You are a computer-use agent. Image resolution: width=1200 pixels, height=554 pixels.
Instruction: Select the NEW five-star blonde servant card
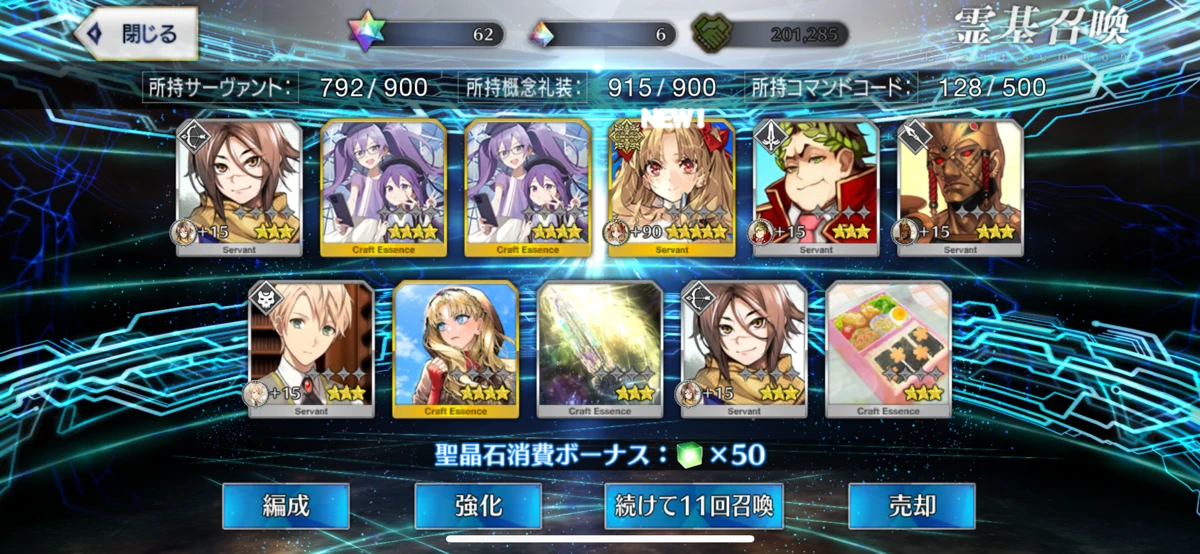tap(671, 188)
